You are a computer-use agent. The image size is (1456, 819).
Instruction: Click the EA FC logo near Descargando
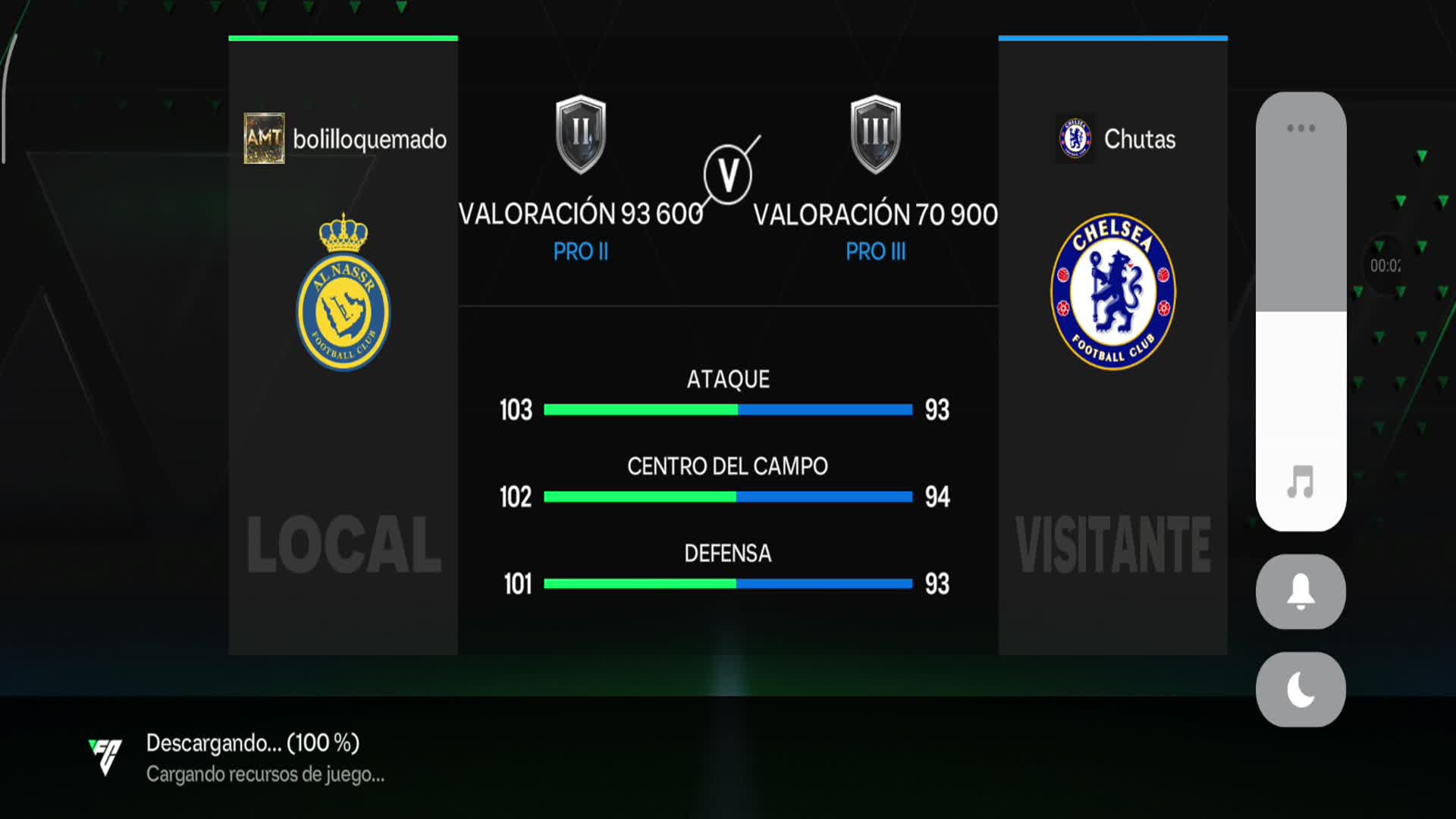click(x=106, y=756)
